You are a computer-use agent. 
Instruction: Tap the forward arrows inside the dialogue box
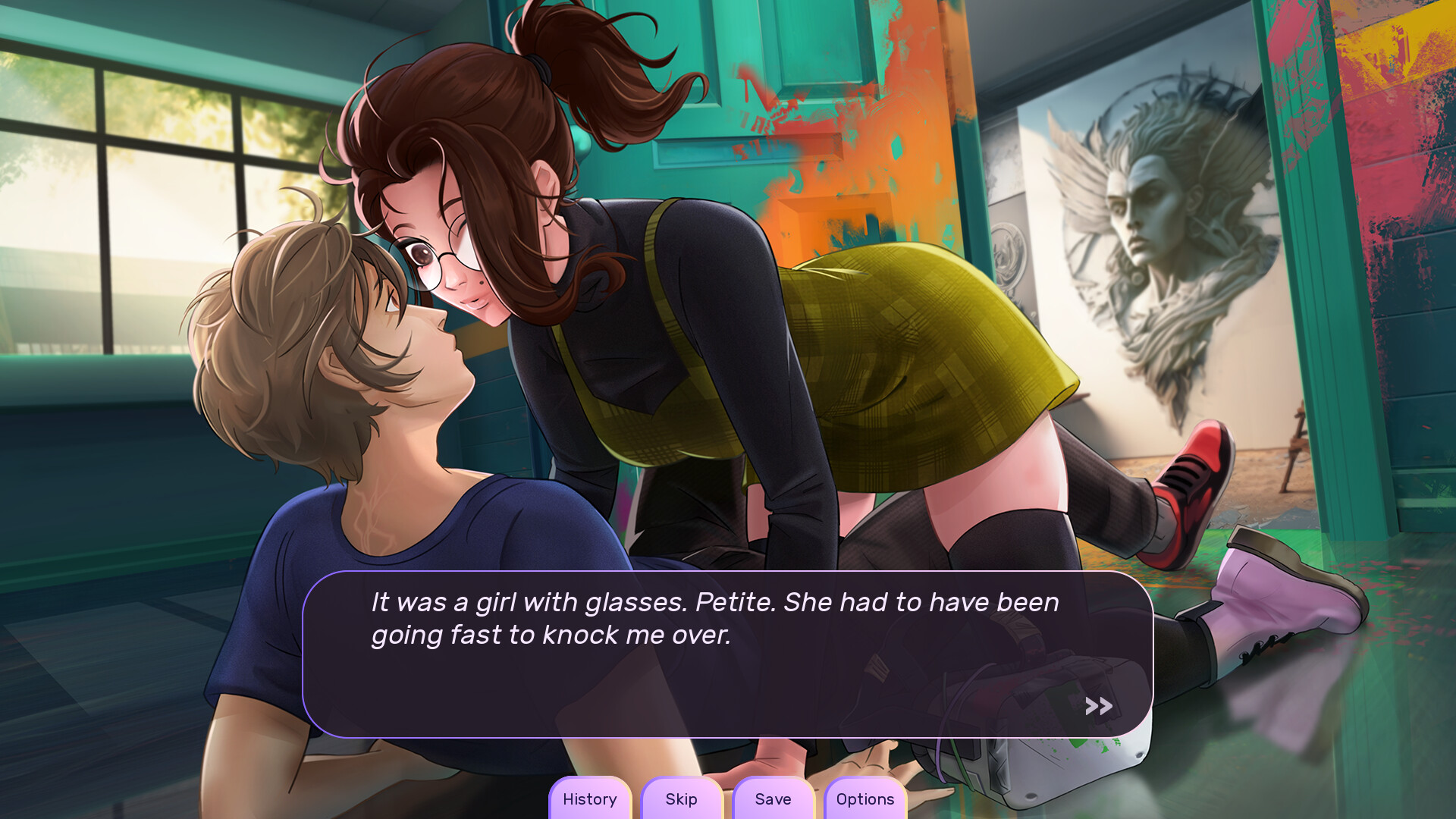pos(1097,706)
